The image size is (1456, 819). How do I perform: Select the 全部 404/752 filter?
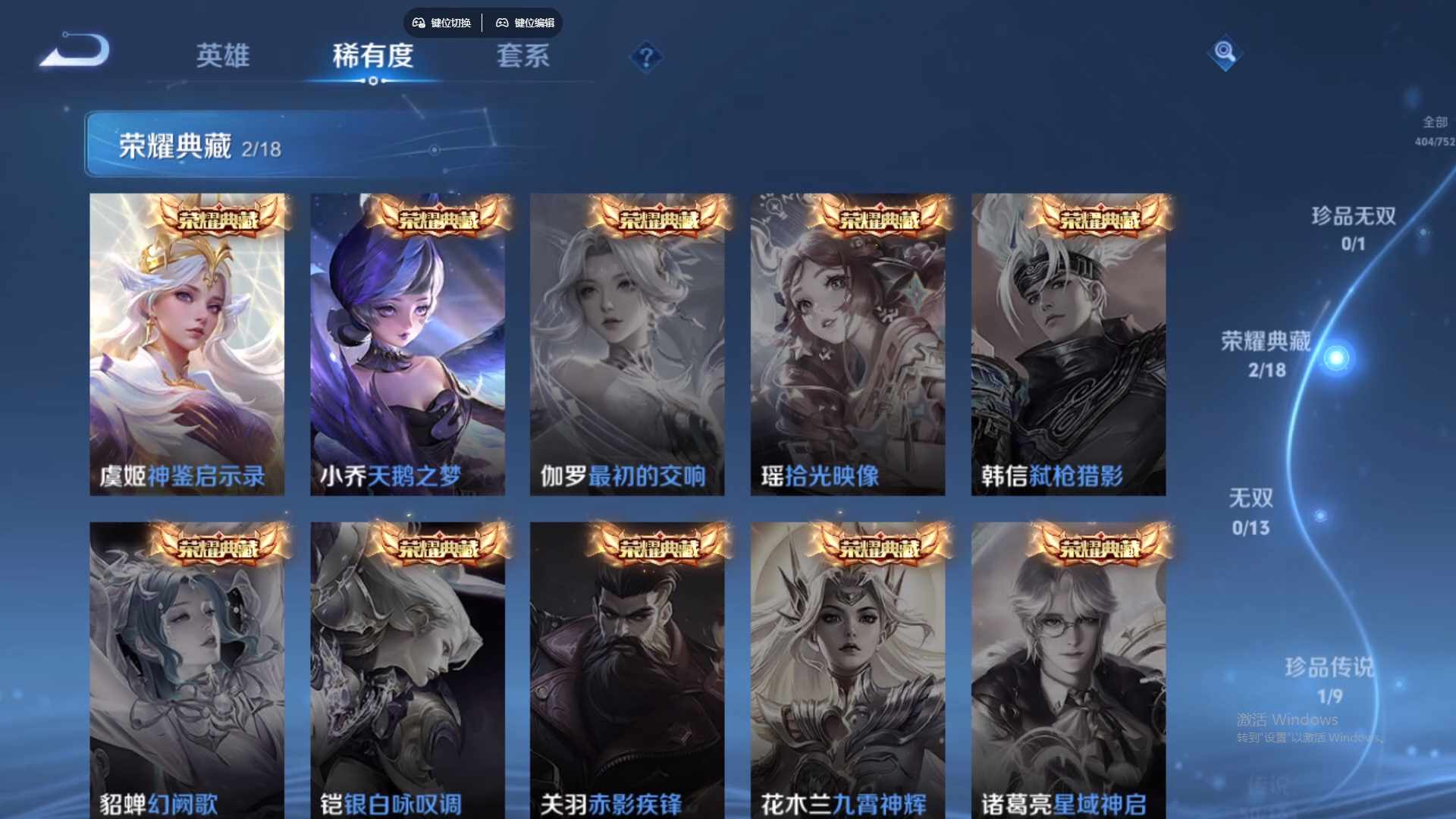(x=1432, y=129)
